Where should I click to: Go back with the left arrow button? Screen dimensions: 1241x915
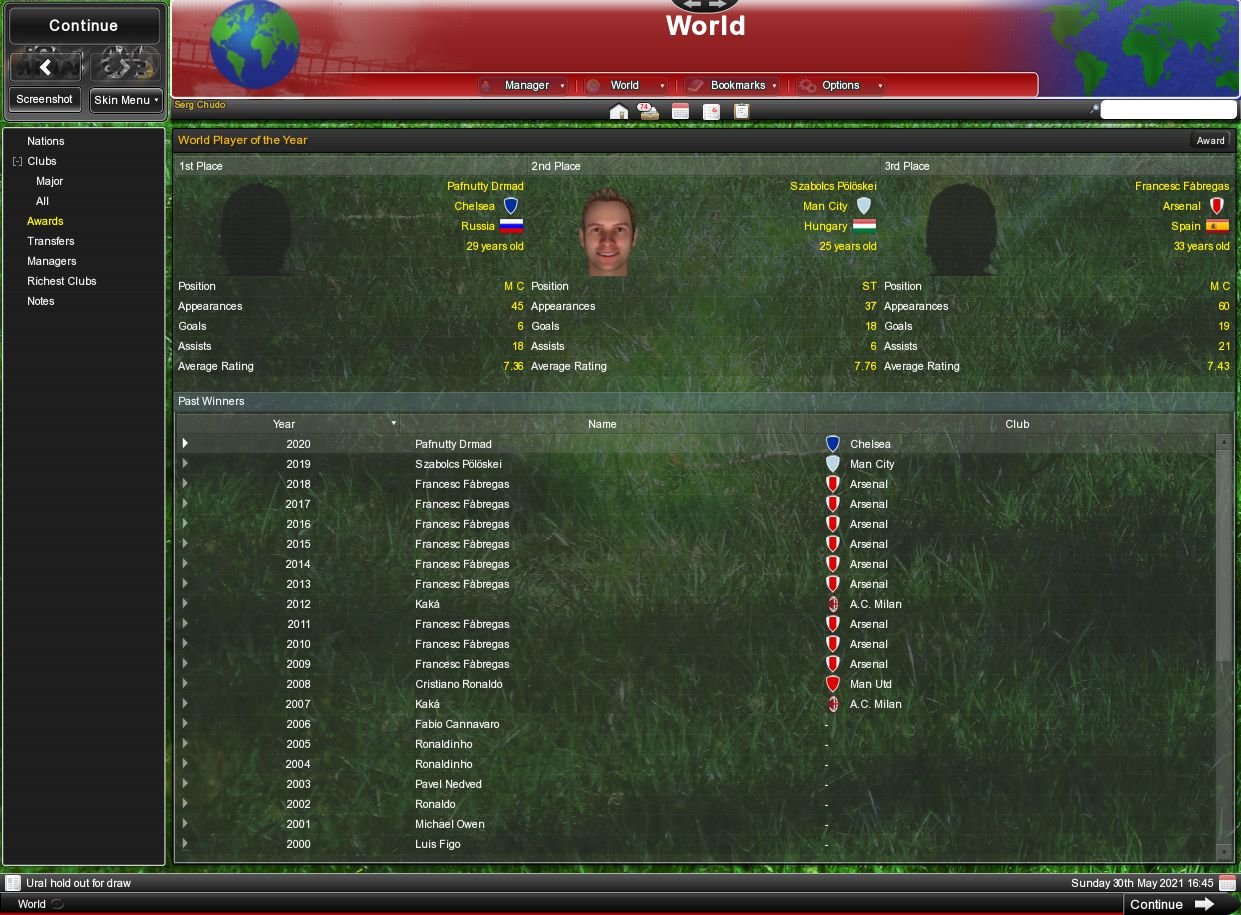click(x=45, y=67)
